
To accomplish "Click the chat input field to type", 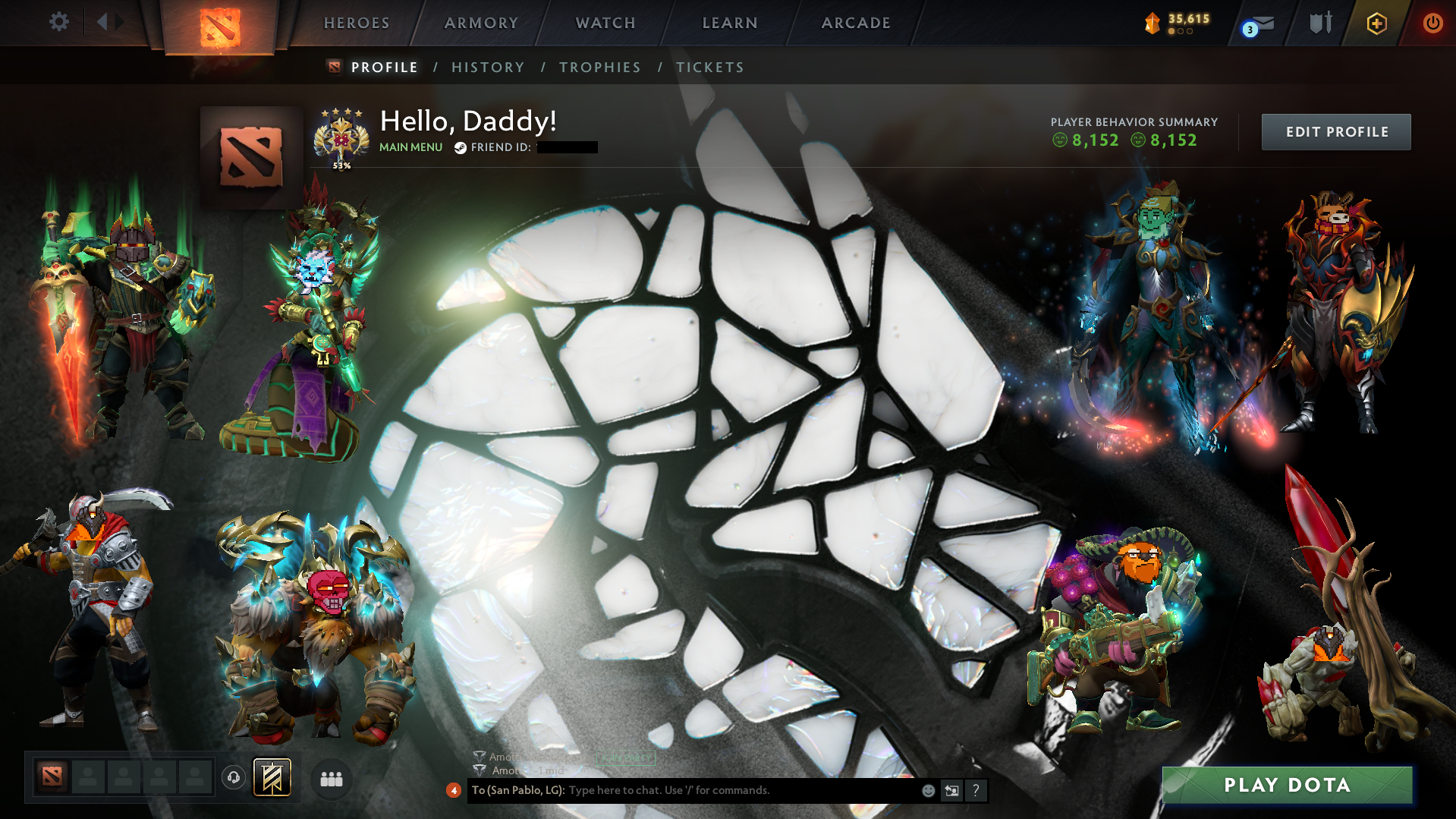I will [x=721, y=790].
